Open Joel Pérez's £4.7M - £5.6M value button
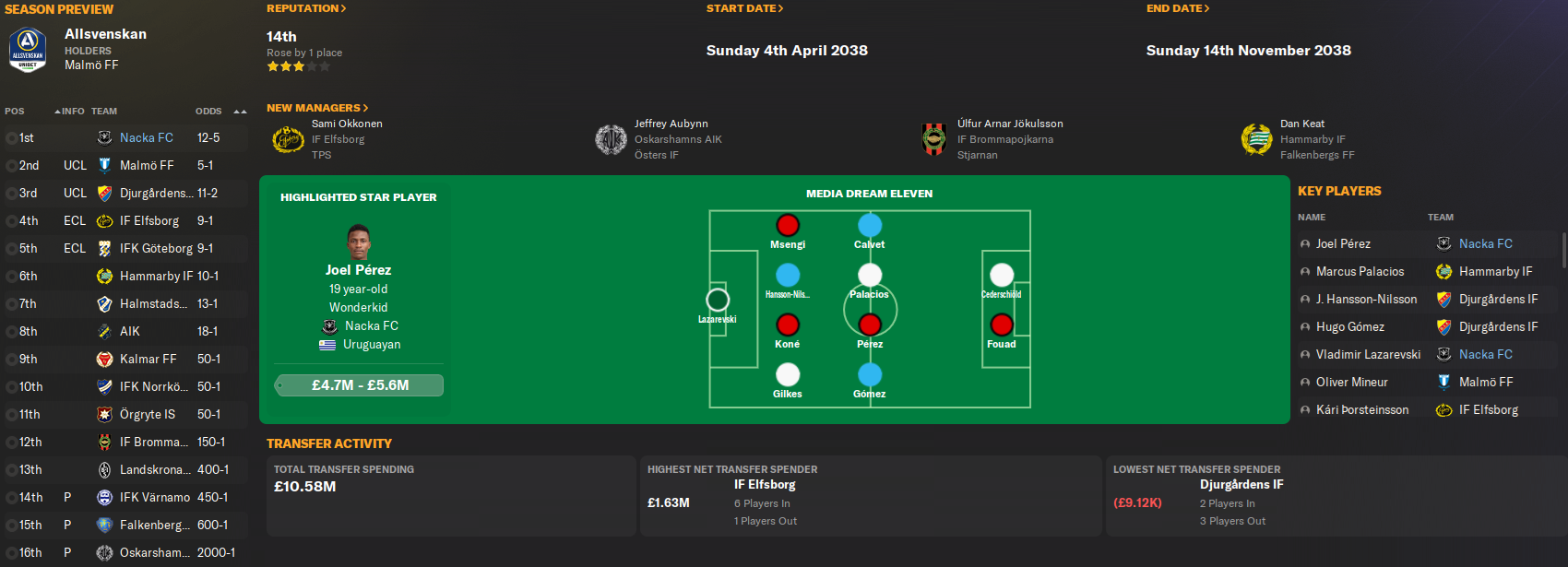Image resolution: width=1568 pixels, height=567 pixels. pos(360,385)
